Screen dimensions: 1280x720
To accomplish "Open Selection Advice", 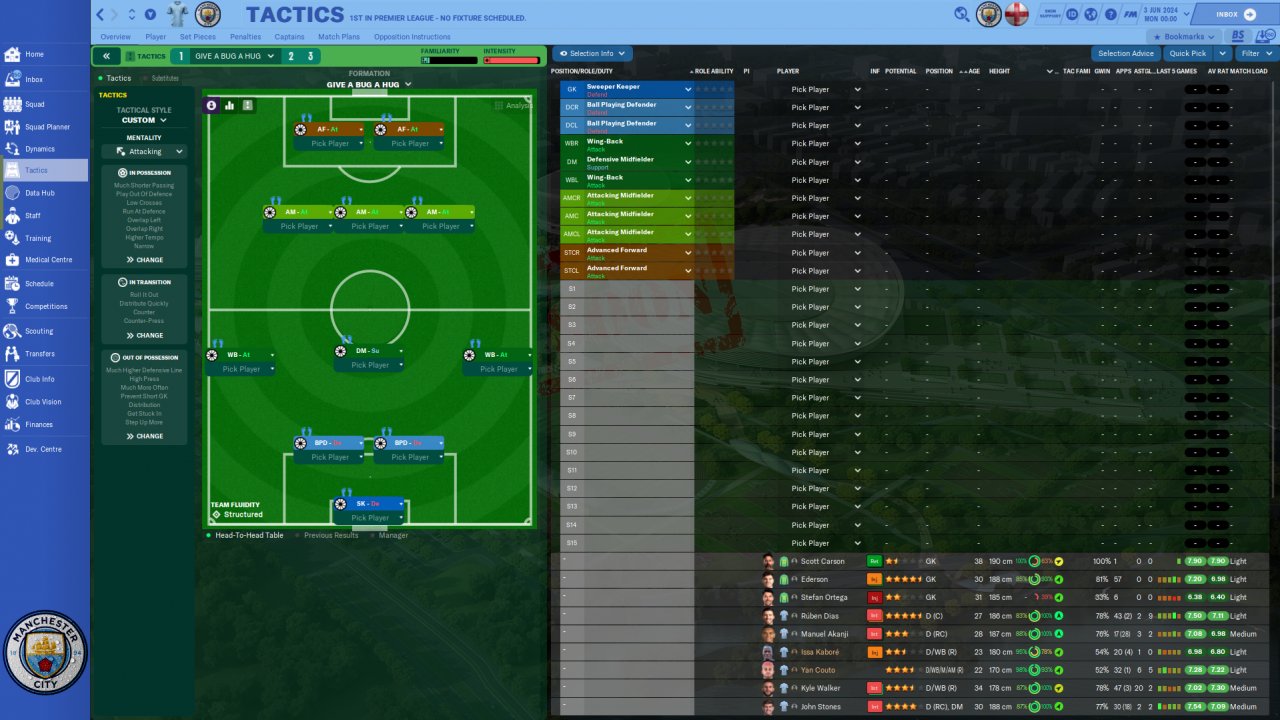I will point(1125,54).
